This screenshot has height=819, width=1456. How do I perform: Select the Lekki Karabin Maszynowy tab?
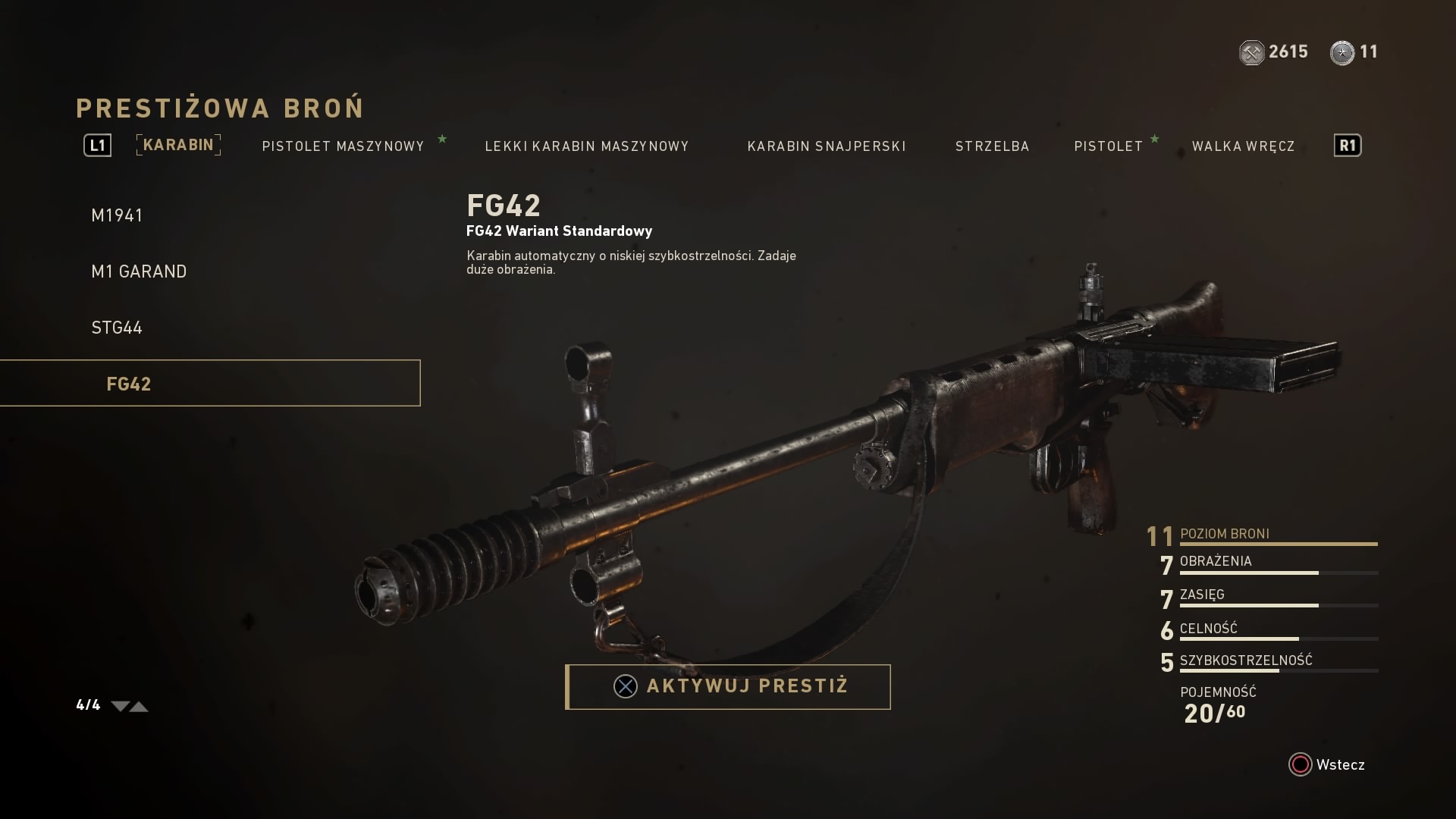[x=587, y=146]
